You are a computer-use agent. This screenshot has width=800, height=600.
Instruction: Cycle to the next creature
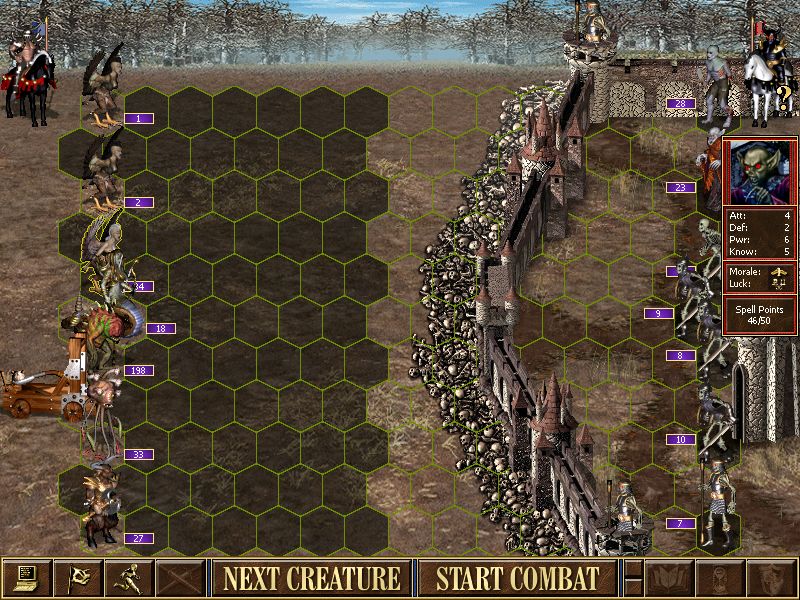pyautogui.click(x=311, y=578)
